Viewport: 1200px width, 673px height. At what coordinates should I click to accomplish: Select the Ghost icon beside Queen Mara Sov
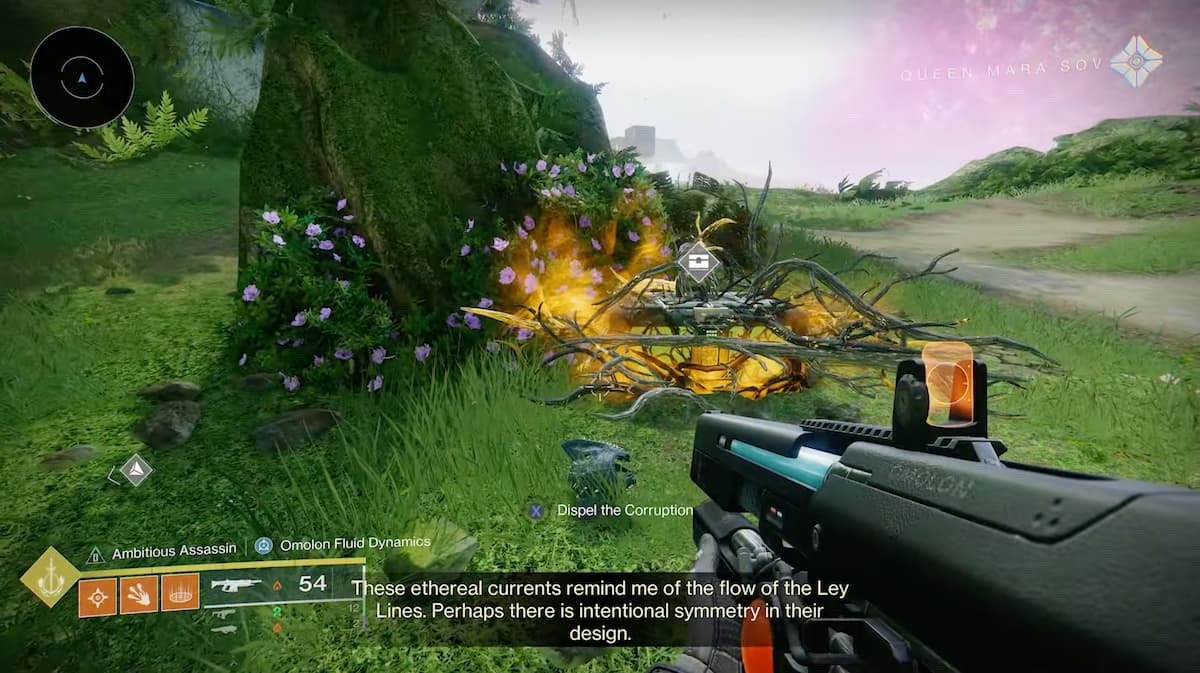click(1137, 61)
